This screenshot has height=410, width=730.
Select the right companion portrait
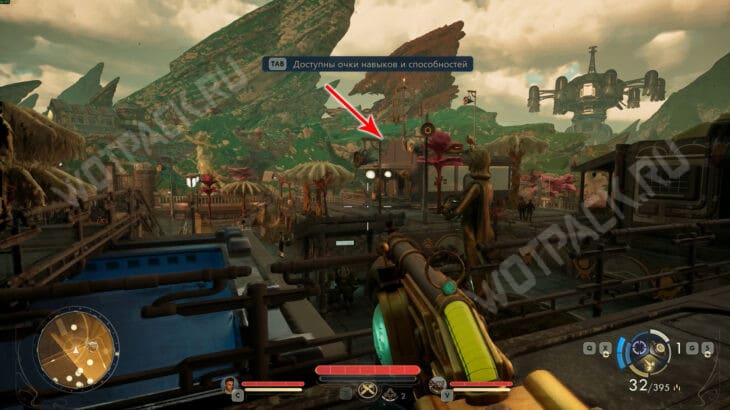437,384
